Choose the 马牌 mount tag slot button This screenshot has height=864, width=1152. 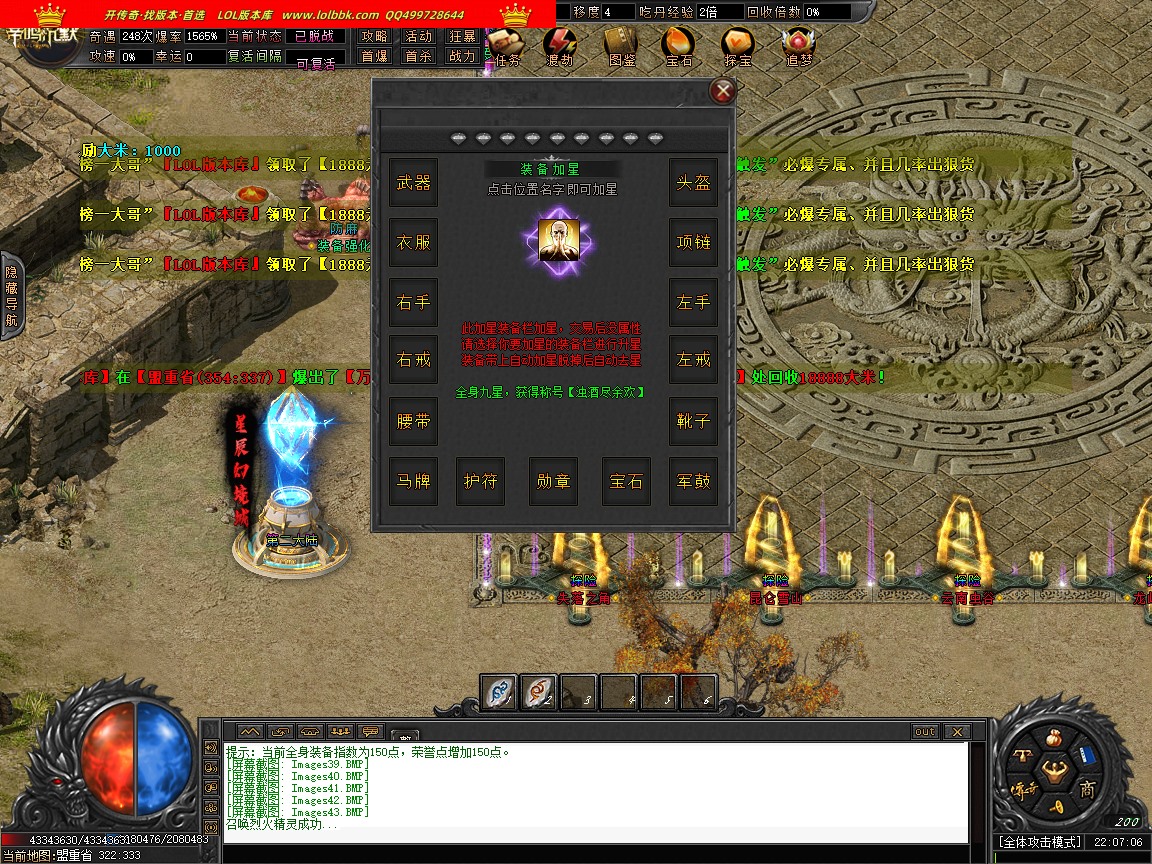click(413, 481)
